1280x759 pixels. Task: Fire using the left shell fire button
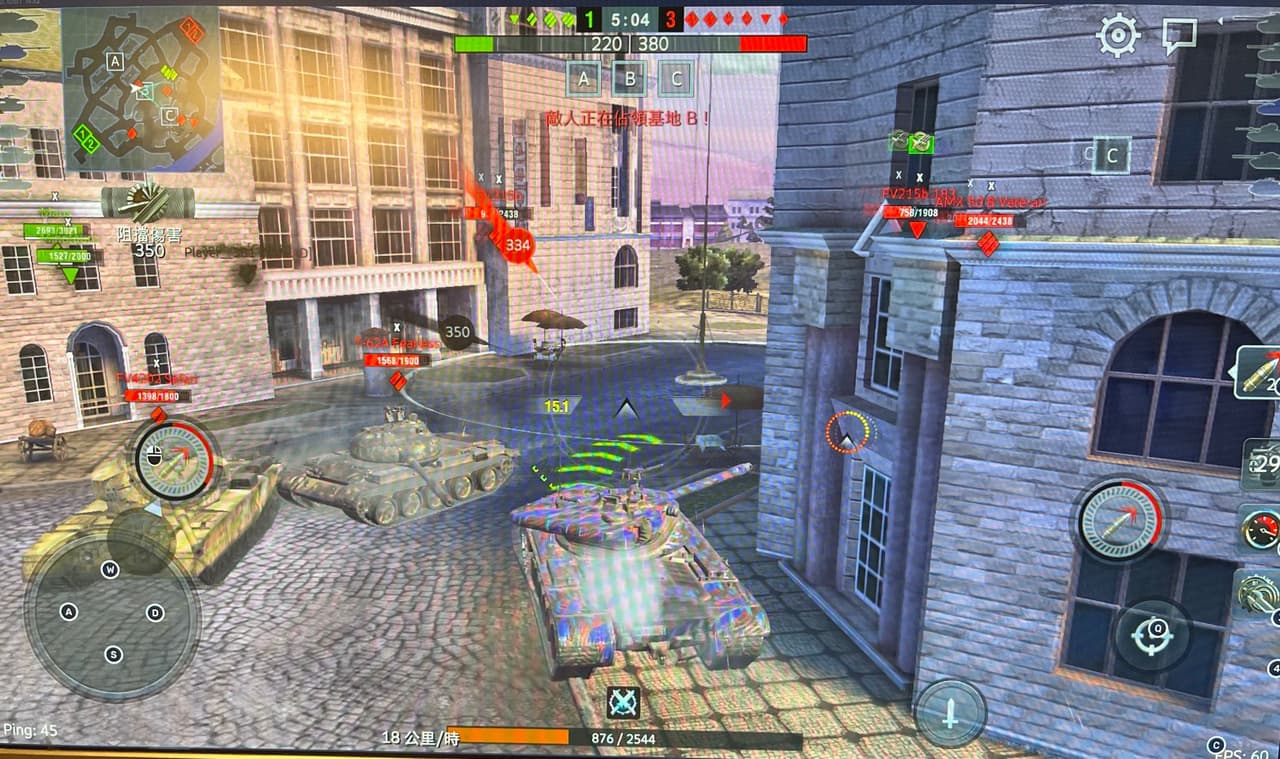click(x=174, y=460)
